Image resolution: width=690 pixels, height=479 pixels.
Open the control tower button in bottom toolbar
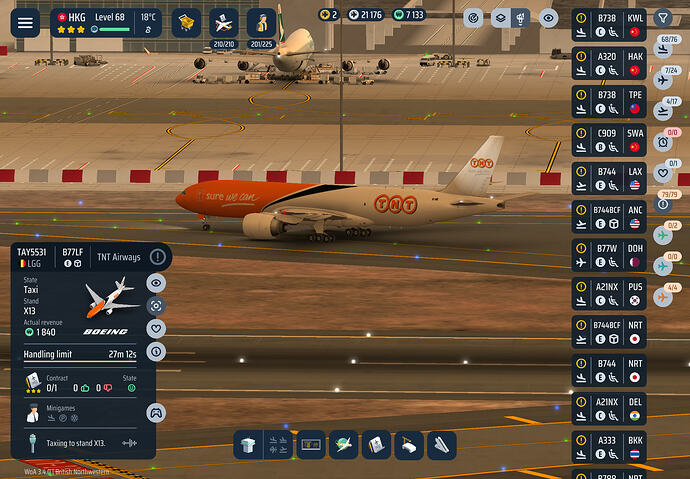247,446
